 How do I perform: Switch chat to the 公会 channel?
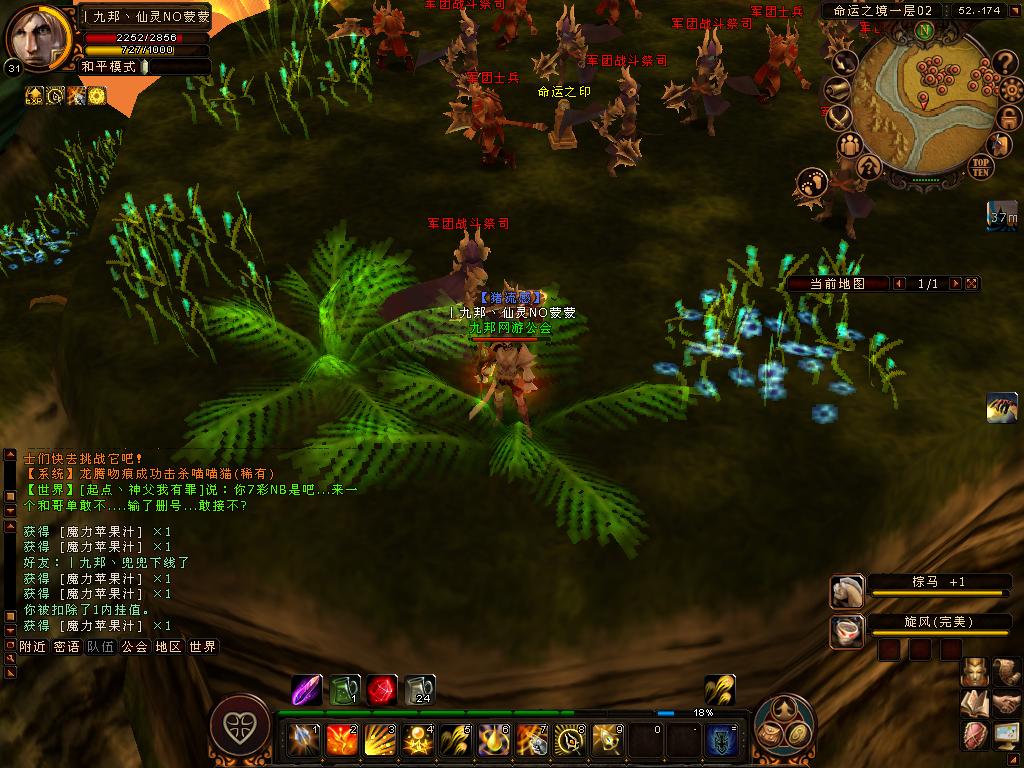click(x=134, y=647)
